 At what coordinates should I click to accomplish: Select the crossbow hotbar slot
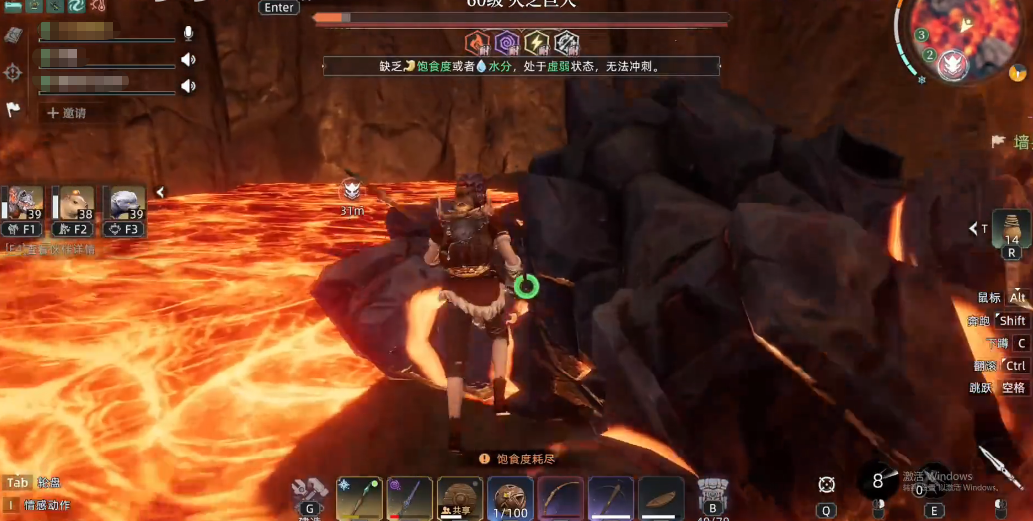(x=611, y=497)
